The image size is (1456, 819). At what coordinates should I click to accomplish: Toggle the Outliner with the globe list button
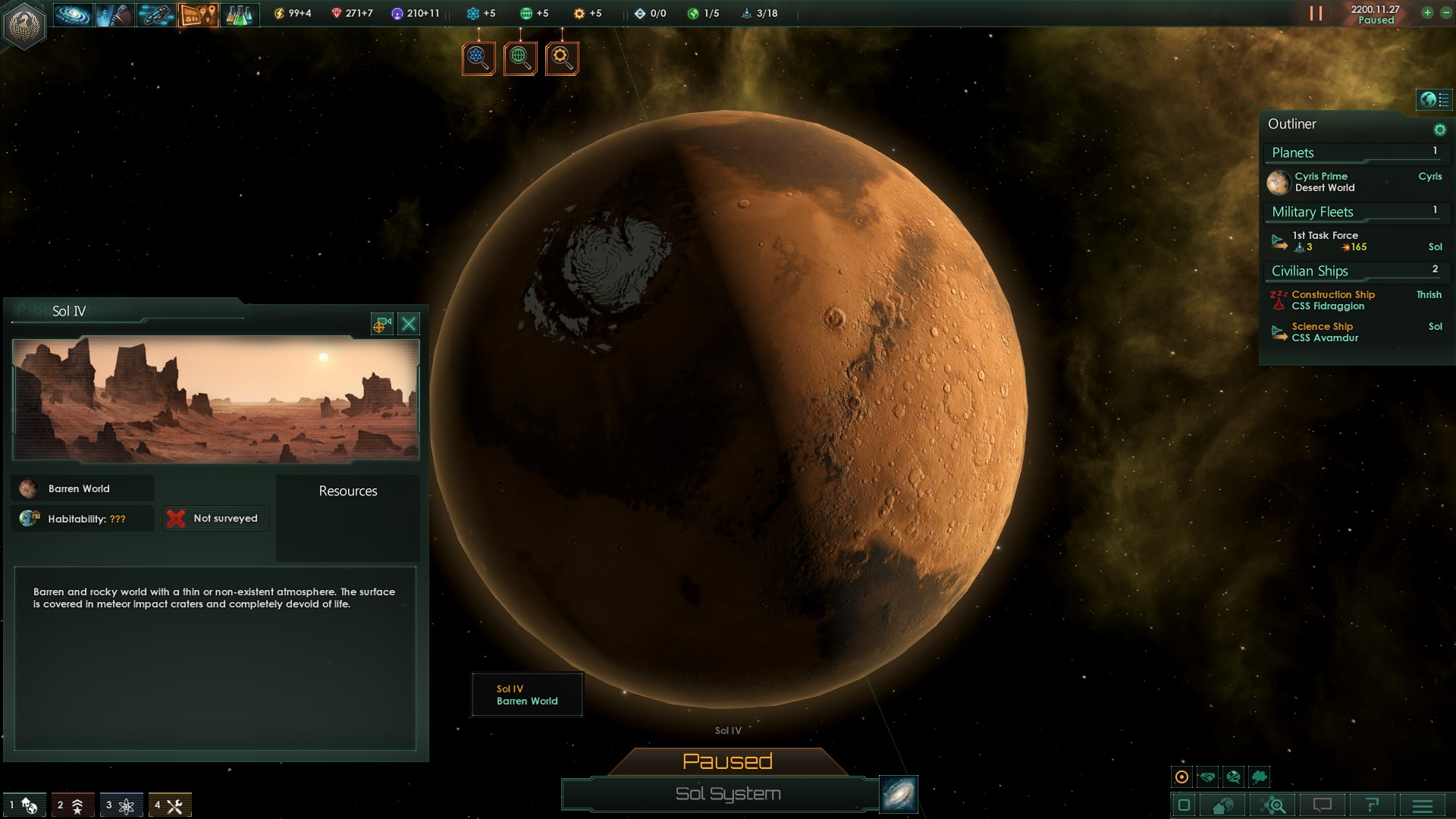pos(1434,99)
